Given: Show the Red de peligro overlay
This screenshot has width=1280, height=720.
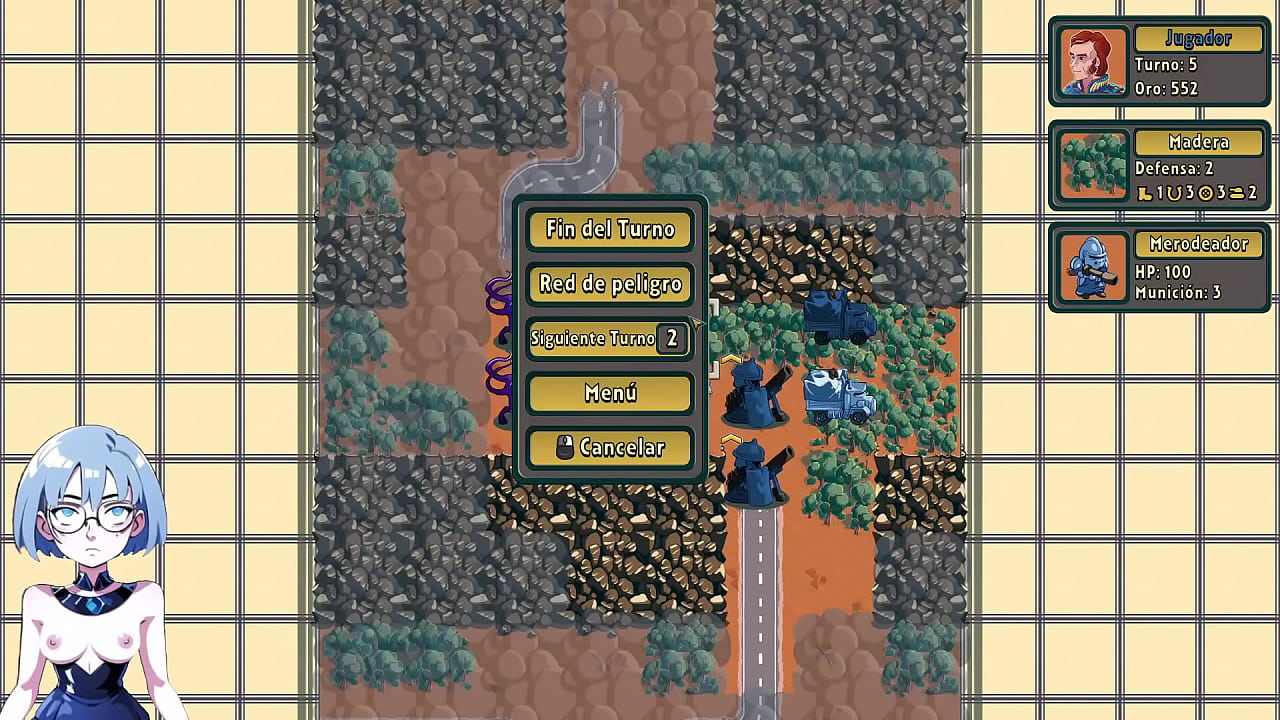Looking at the screenshot, I should [x=610, y=285].
